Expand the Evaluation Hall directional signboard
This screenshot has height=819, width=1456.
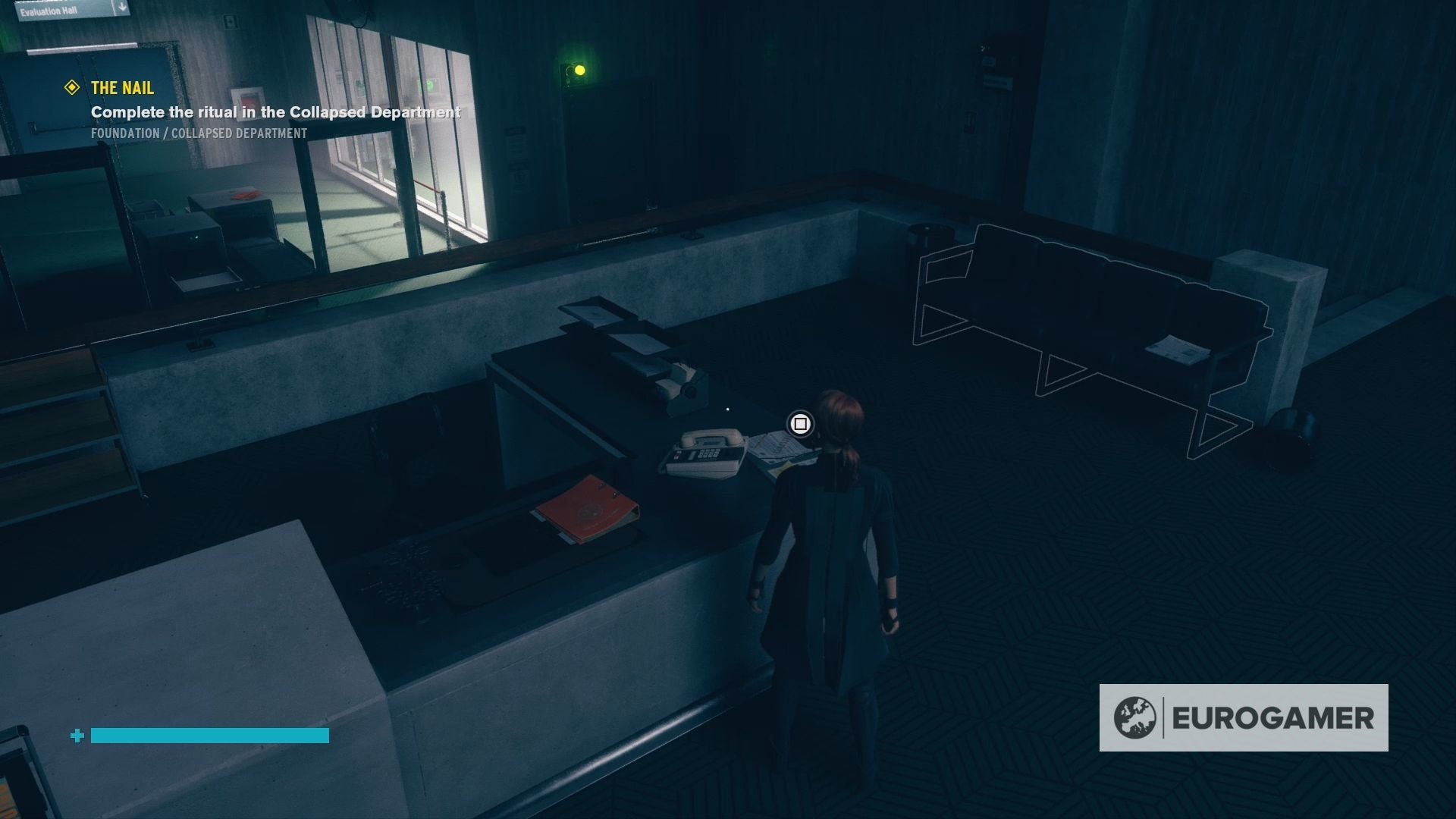click(68, 10)
